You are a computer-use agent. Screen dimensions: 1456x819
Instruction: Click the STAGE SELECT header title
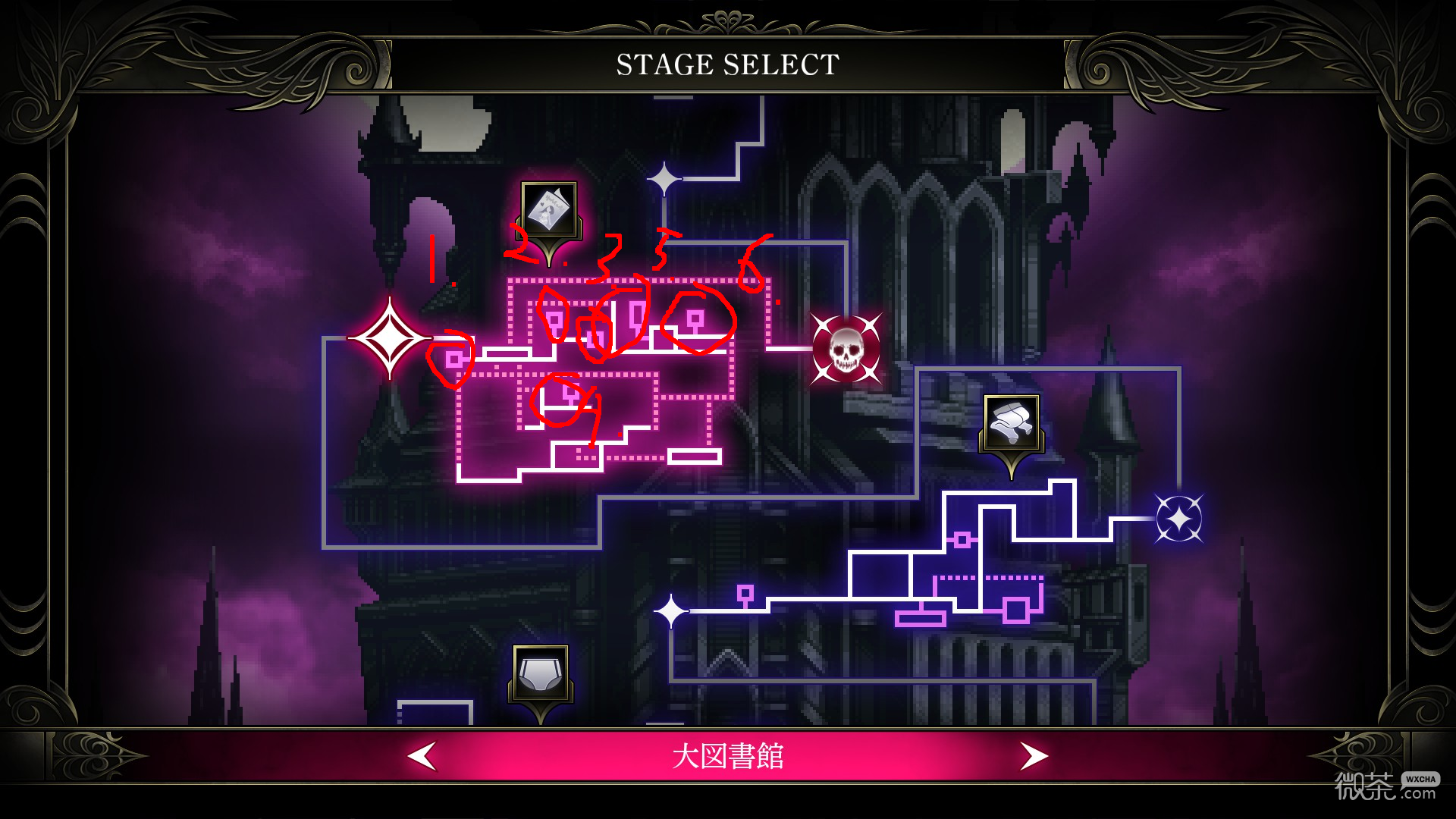[726, 64]
